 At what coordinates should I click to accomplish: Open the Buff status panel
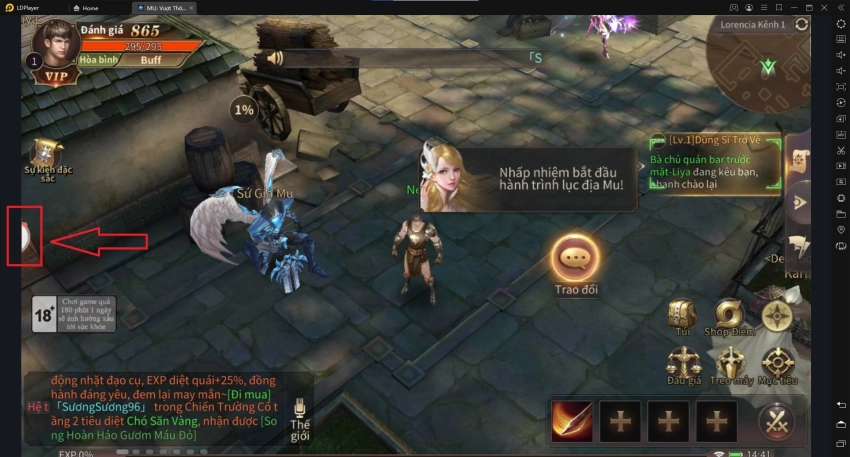[150, 60]
